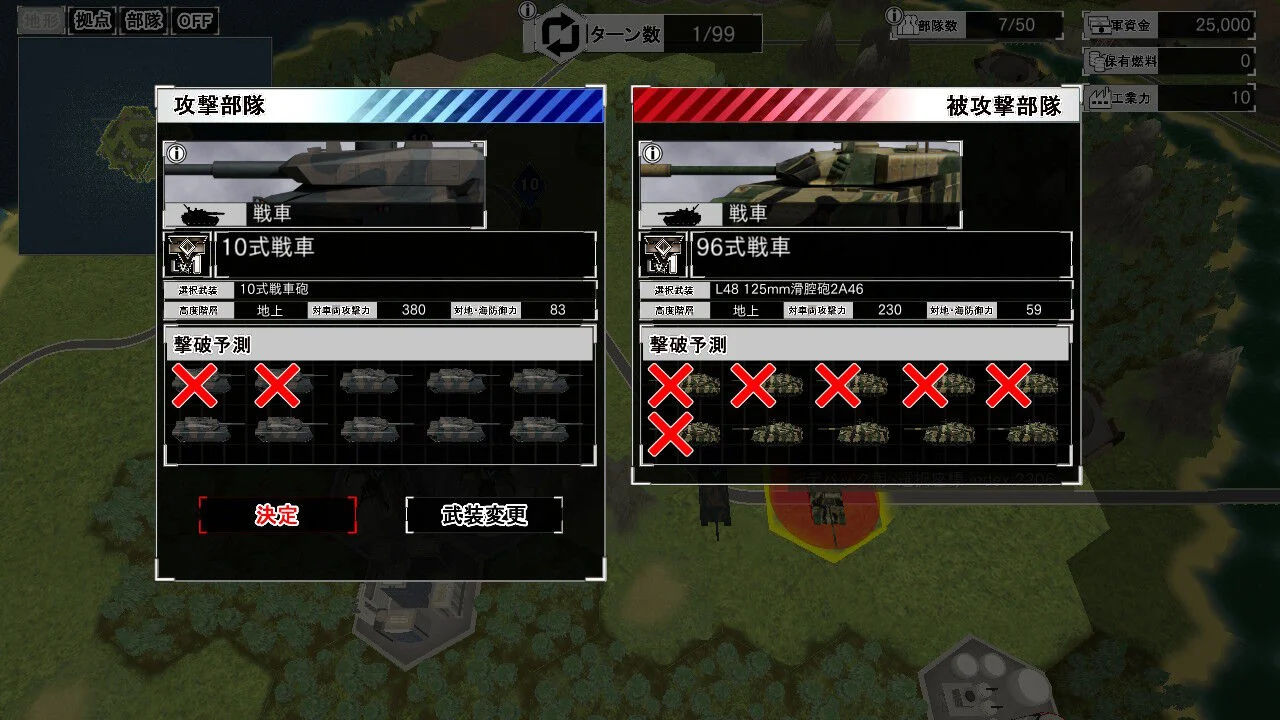Click the 軍資金 money chest icon

[1100, 24]
